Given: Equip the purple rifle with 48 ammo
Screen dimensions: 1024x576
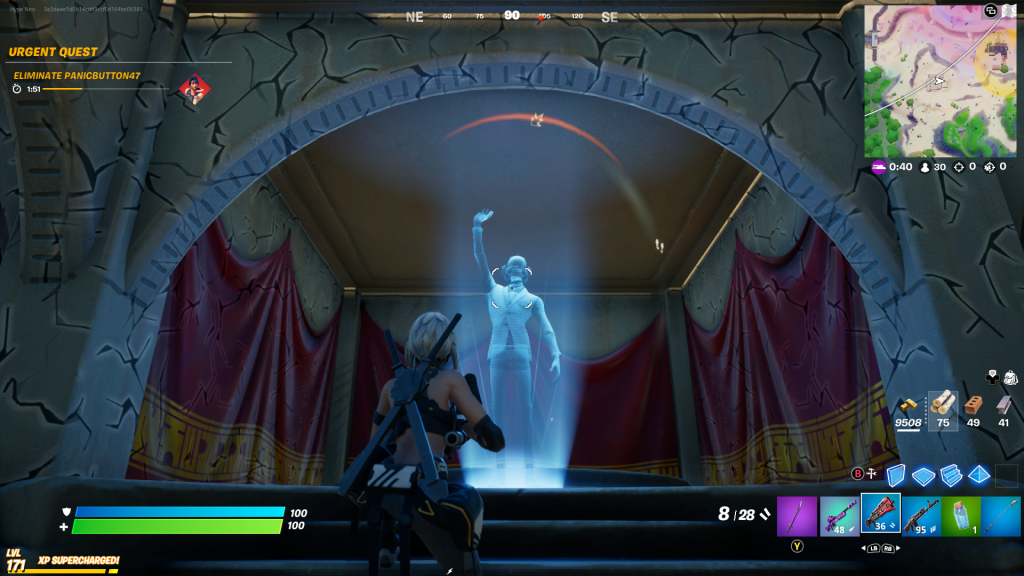Looking at the screenshot, I should coord(839,515).
